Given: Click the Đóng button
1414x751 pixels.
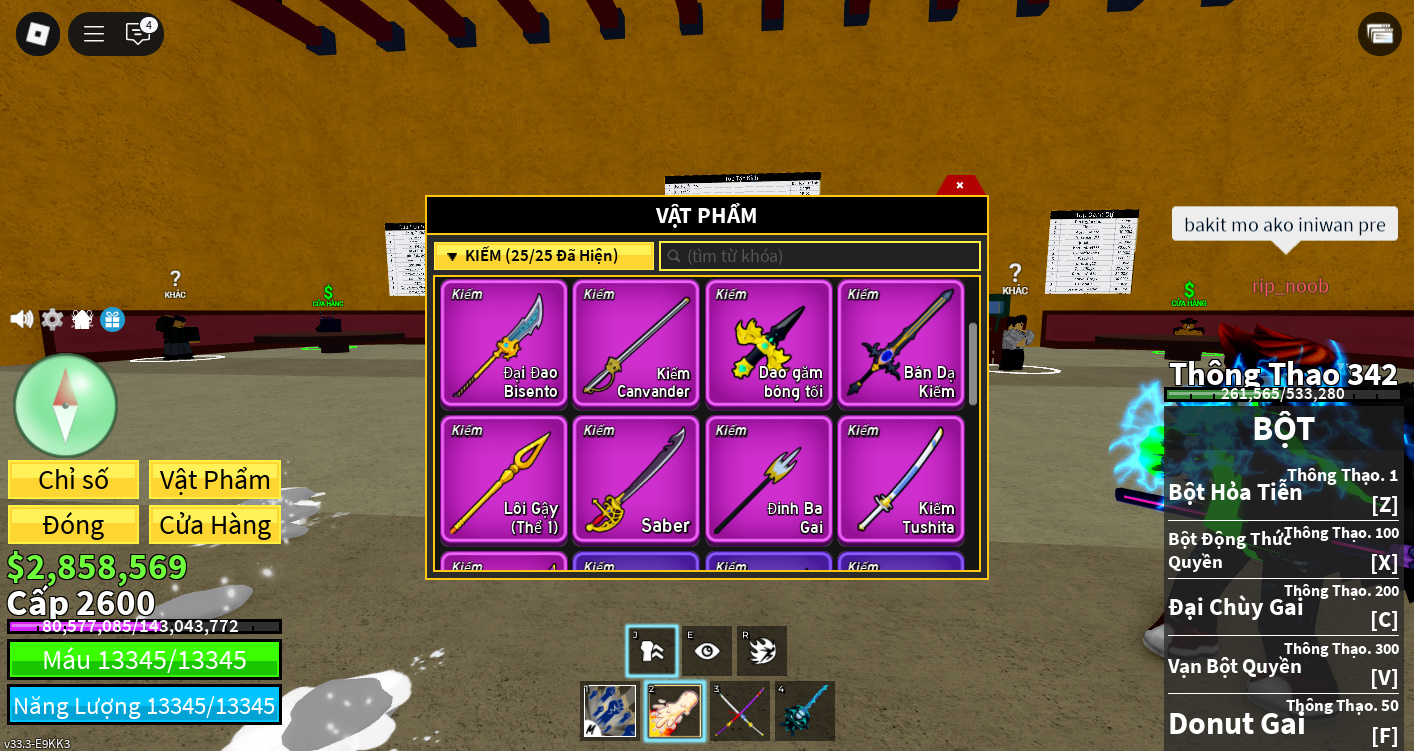Looking at the screenshot, I should click(x=73, y=525).
